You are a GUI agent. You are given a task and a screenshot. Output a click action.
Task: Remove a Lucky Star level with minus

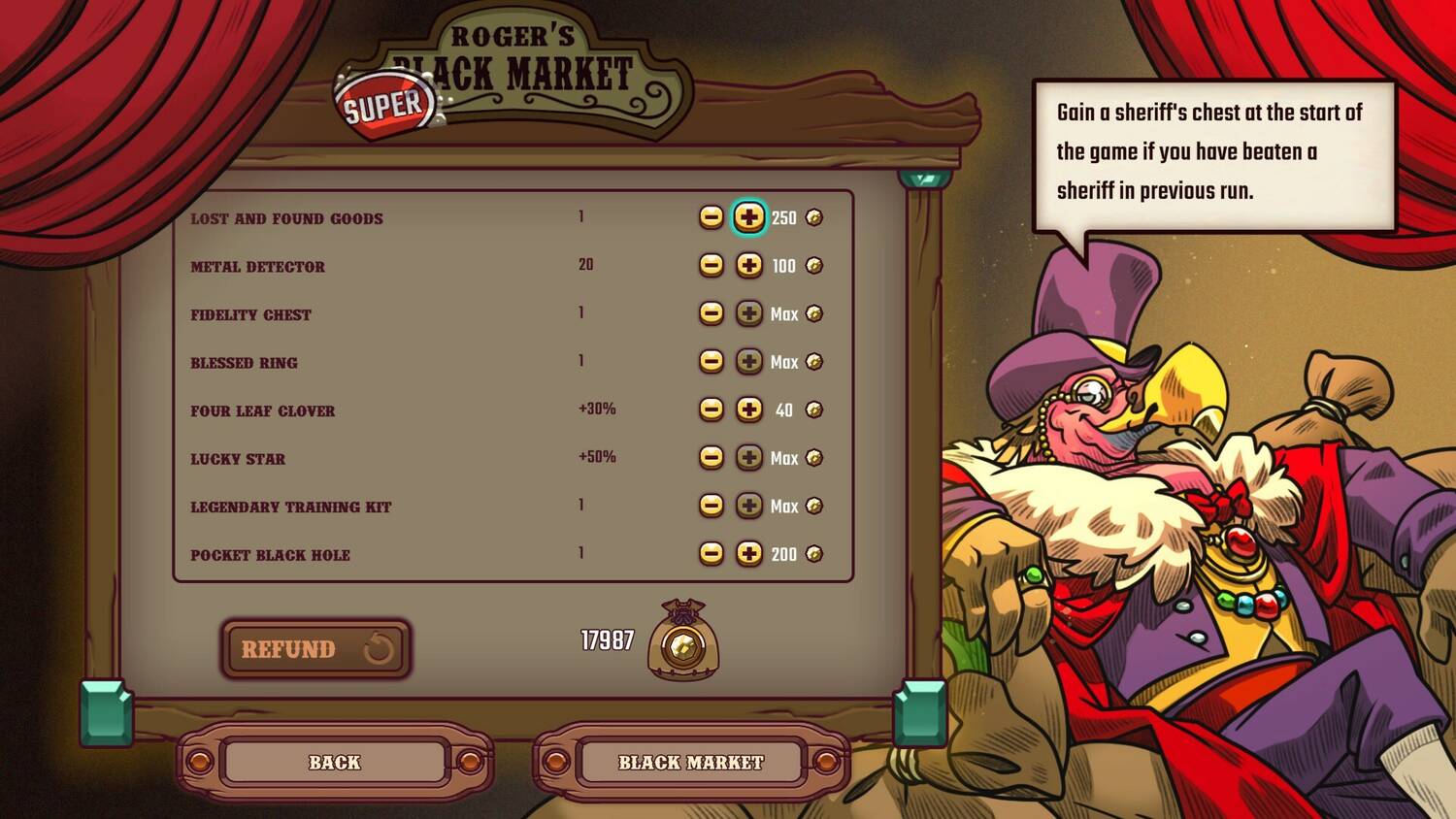point(711,457)
